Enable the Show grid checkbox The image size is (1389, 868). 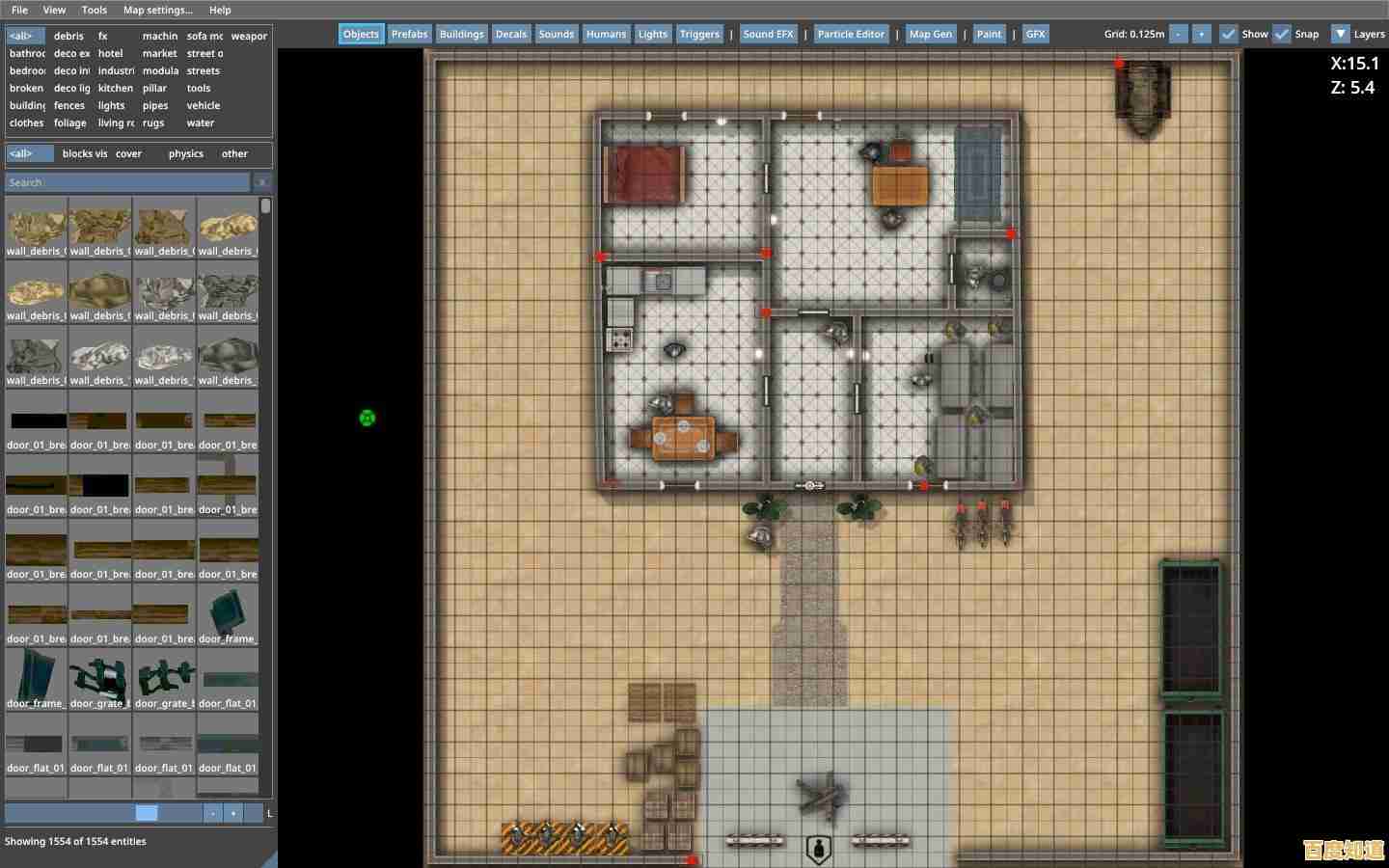[x=1229, y=34]
